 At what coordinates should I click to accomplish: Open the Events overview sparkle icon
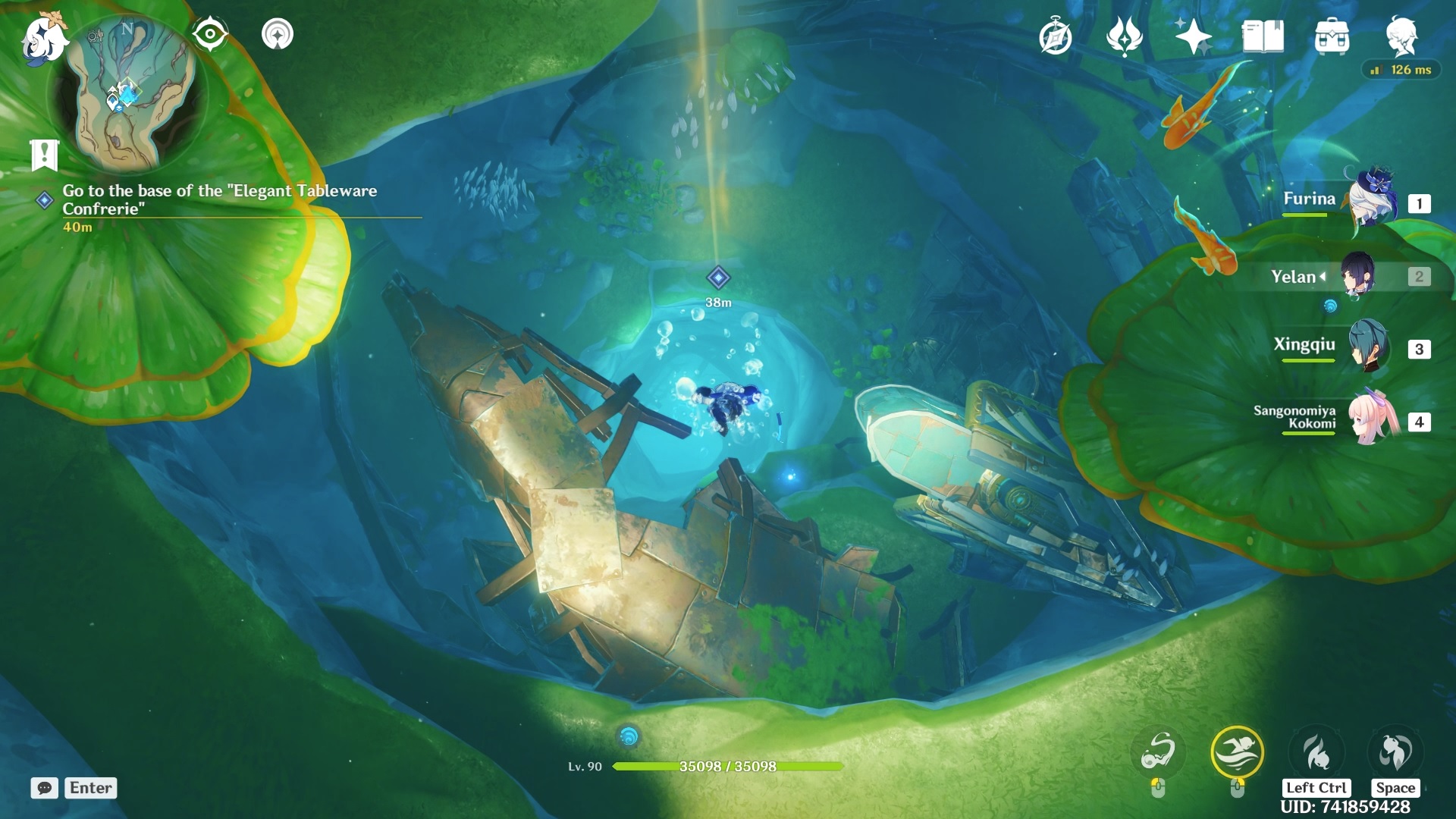pyautogui.click(x=1193, y=34)
